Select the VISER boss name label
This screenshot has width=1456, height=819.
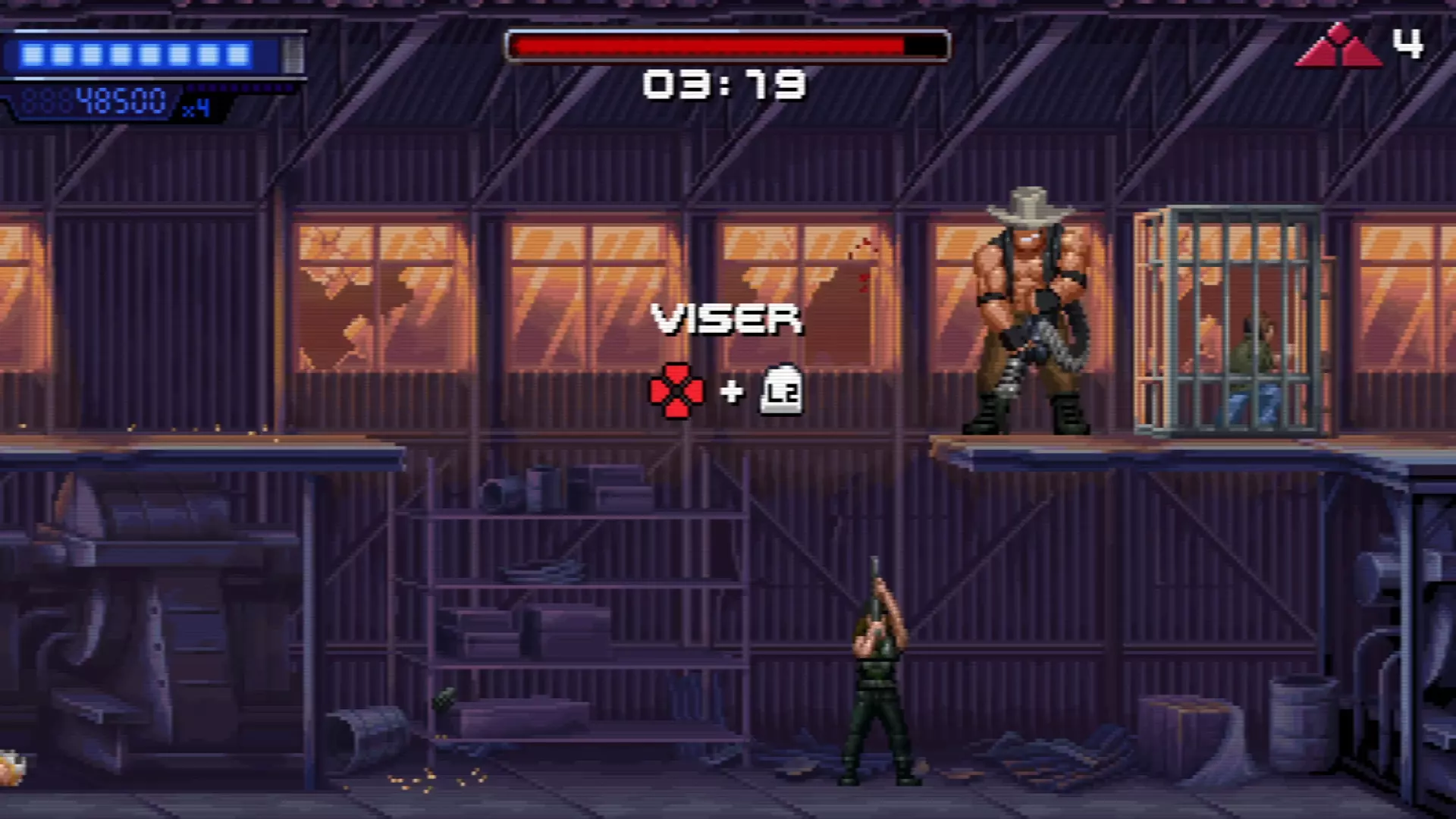pos(726,318)
